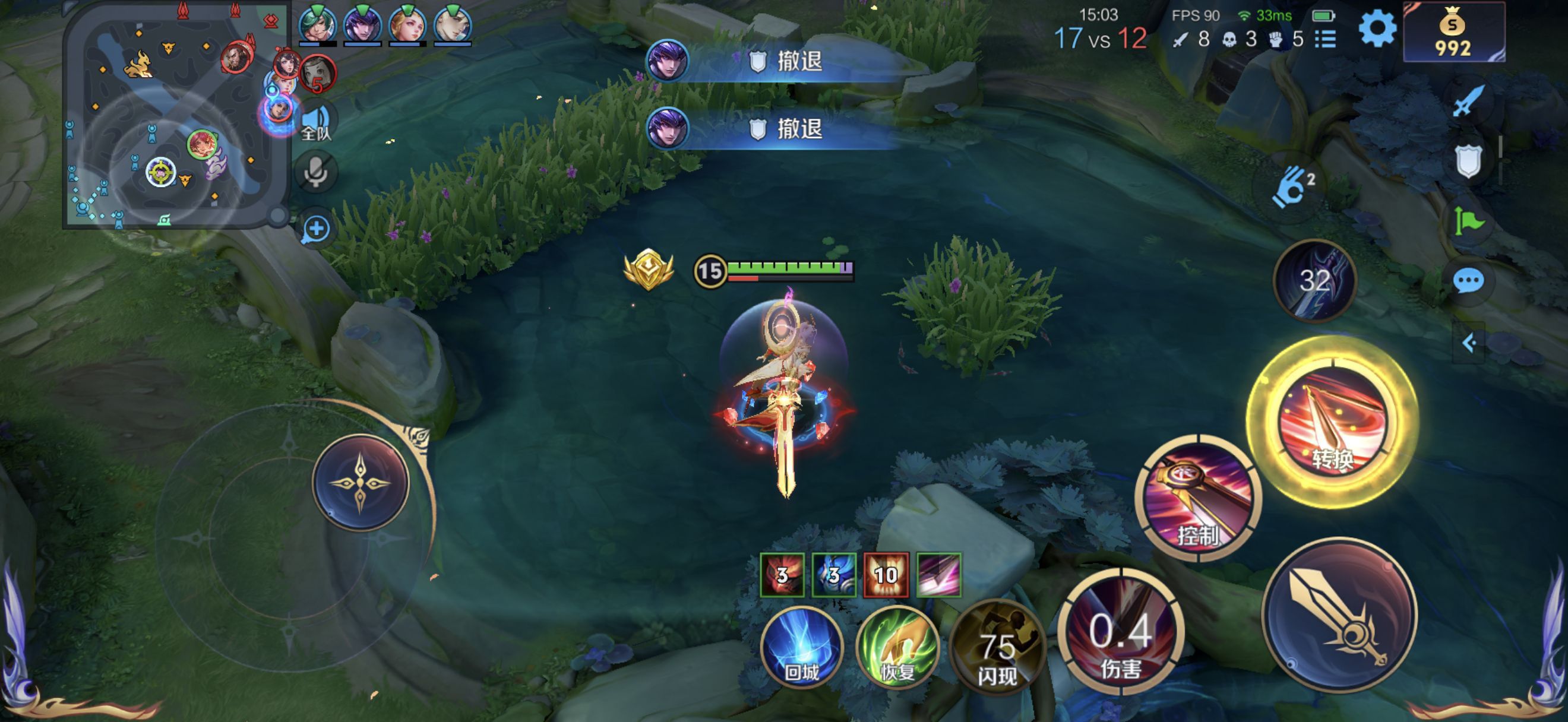Click the blue plus magnifier button

[316, 229]
